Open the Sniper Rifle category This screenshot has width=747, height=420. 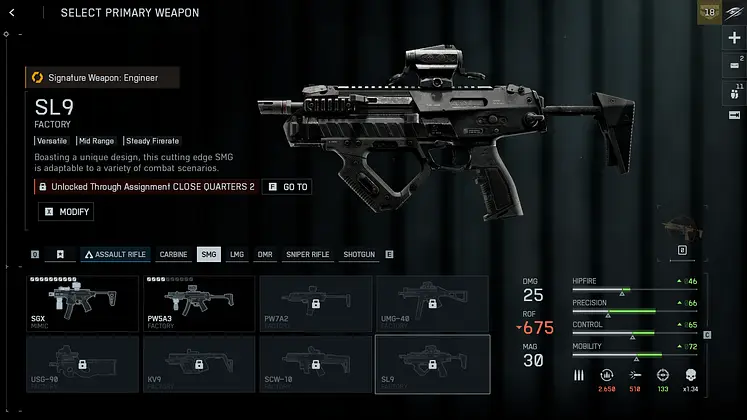(x=307, y=255)
